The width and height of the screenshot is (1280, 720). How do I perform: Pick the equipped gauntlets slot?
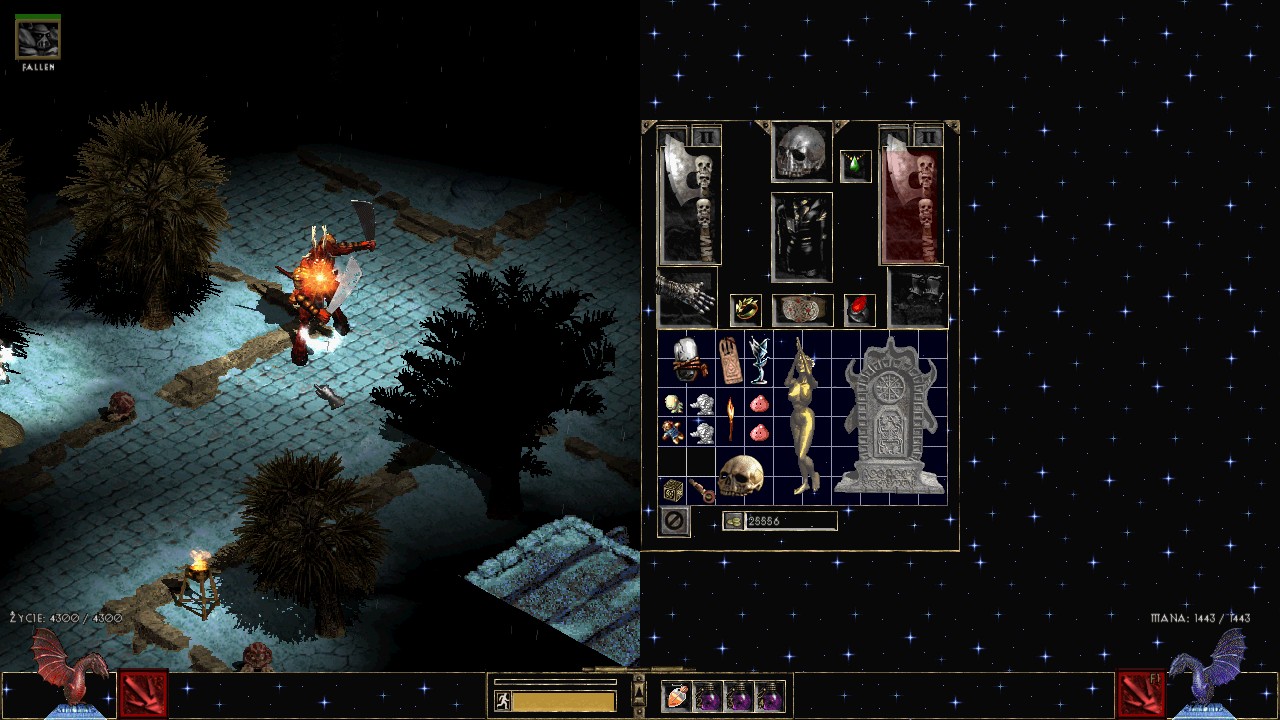[x=686, y=297]
